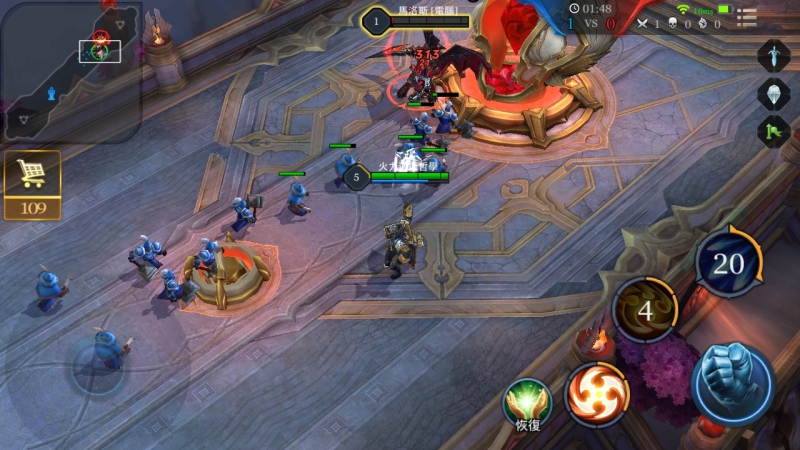Use the blue fist basic attack button
Image resolution: width=800 pixels, height=450 pixels.
[x=732, y=384]
